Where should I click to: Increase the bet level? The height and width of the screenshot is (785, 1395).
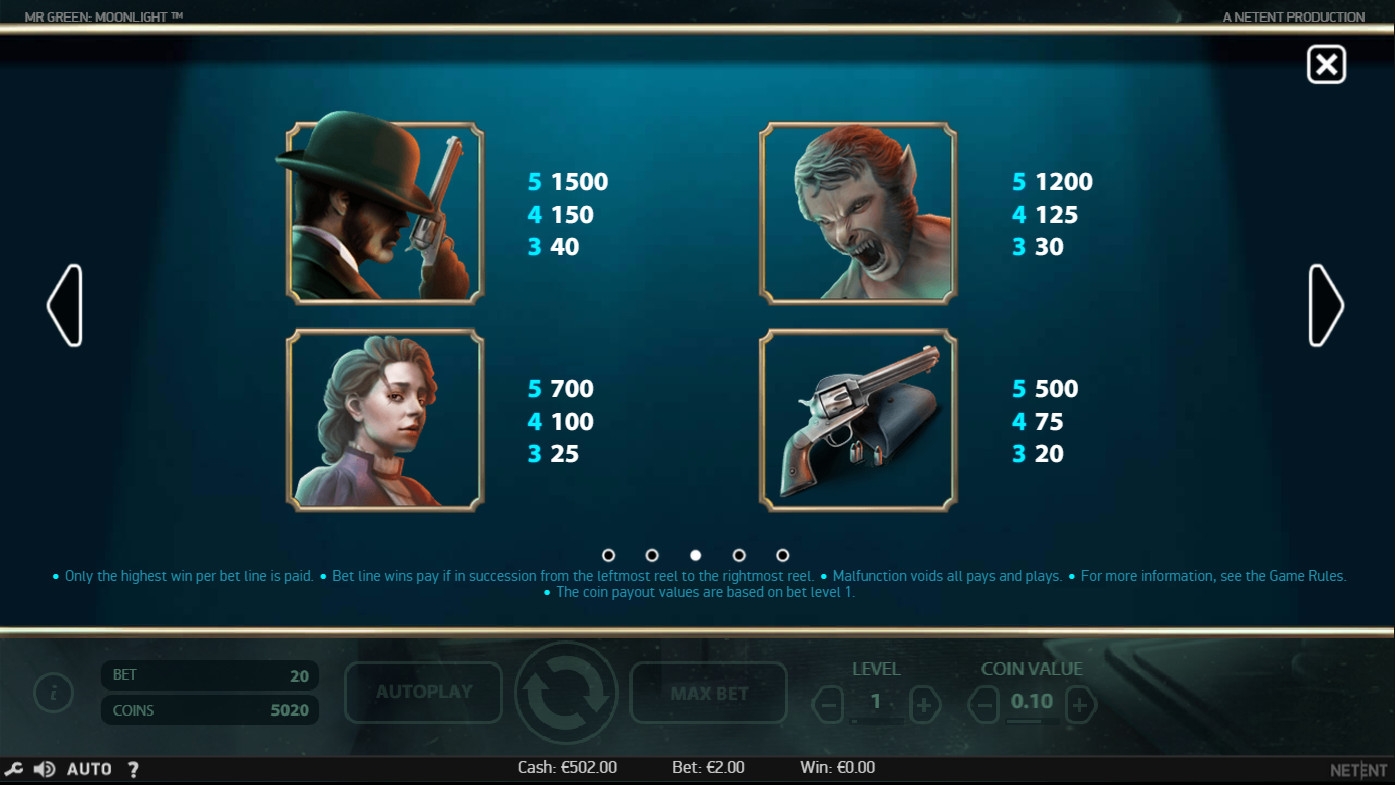pyautogui.click(x=923, y=706)
